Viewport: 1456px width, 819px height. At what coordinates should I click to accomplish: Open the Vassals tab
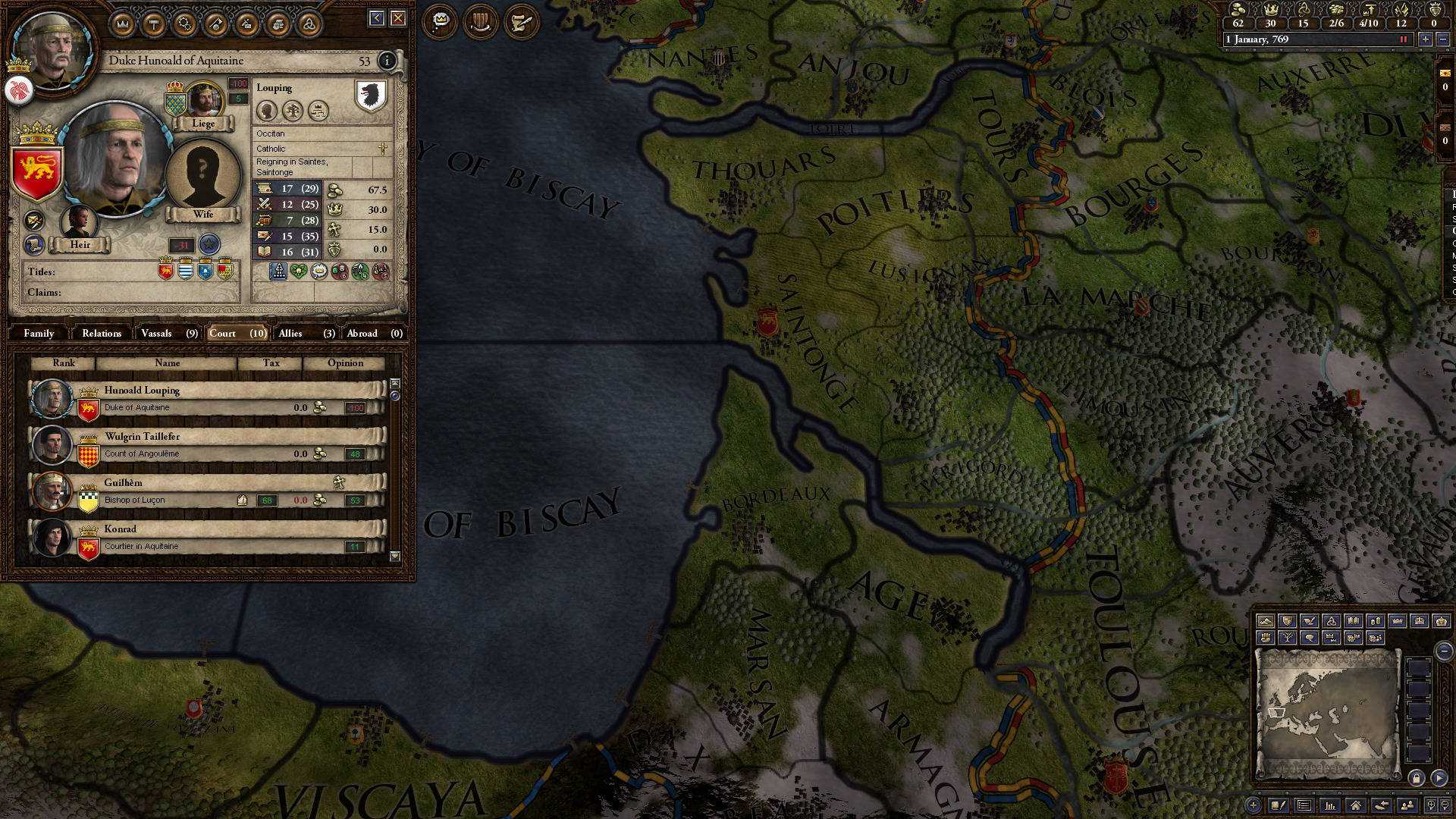[x=158, y=333]
